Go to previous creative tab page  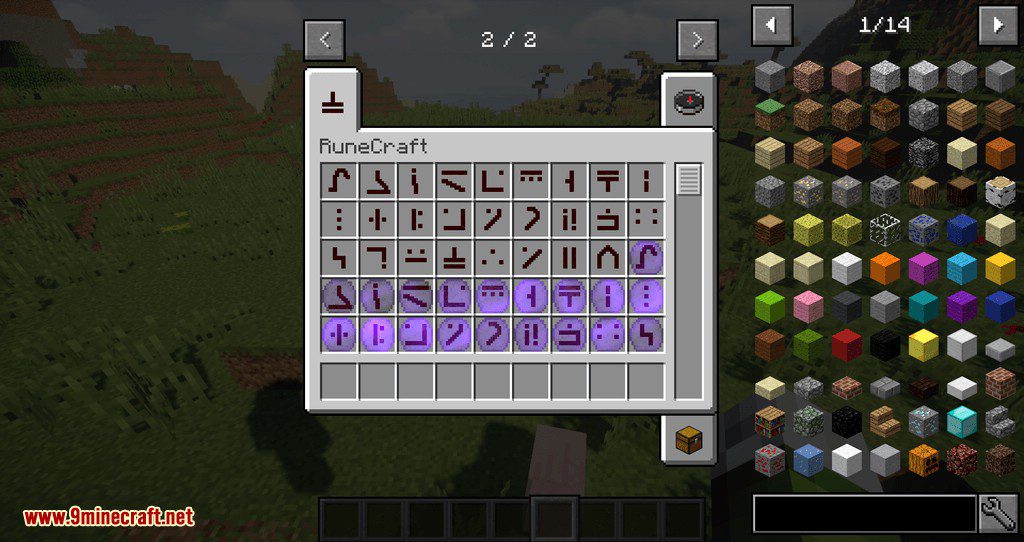point(324,40)
